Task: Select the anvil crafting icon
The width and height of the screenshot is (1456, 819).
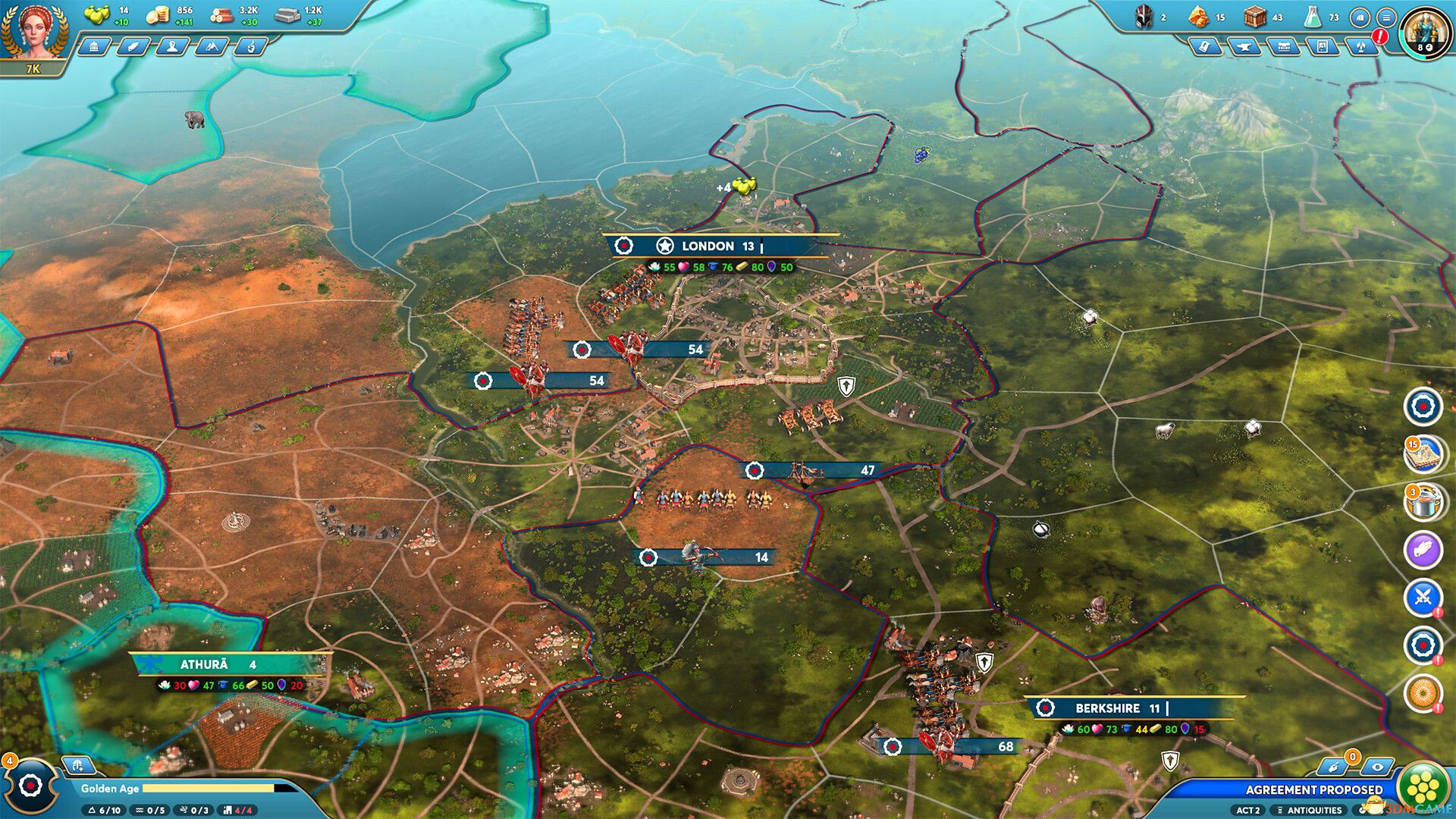Action: click(1246, 46)
